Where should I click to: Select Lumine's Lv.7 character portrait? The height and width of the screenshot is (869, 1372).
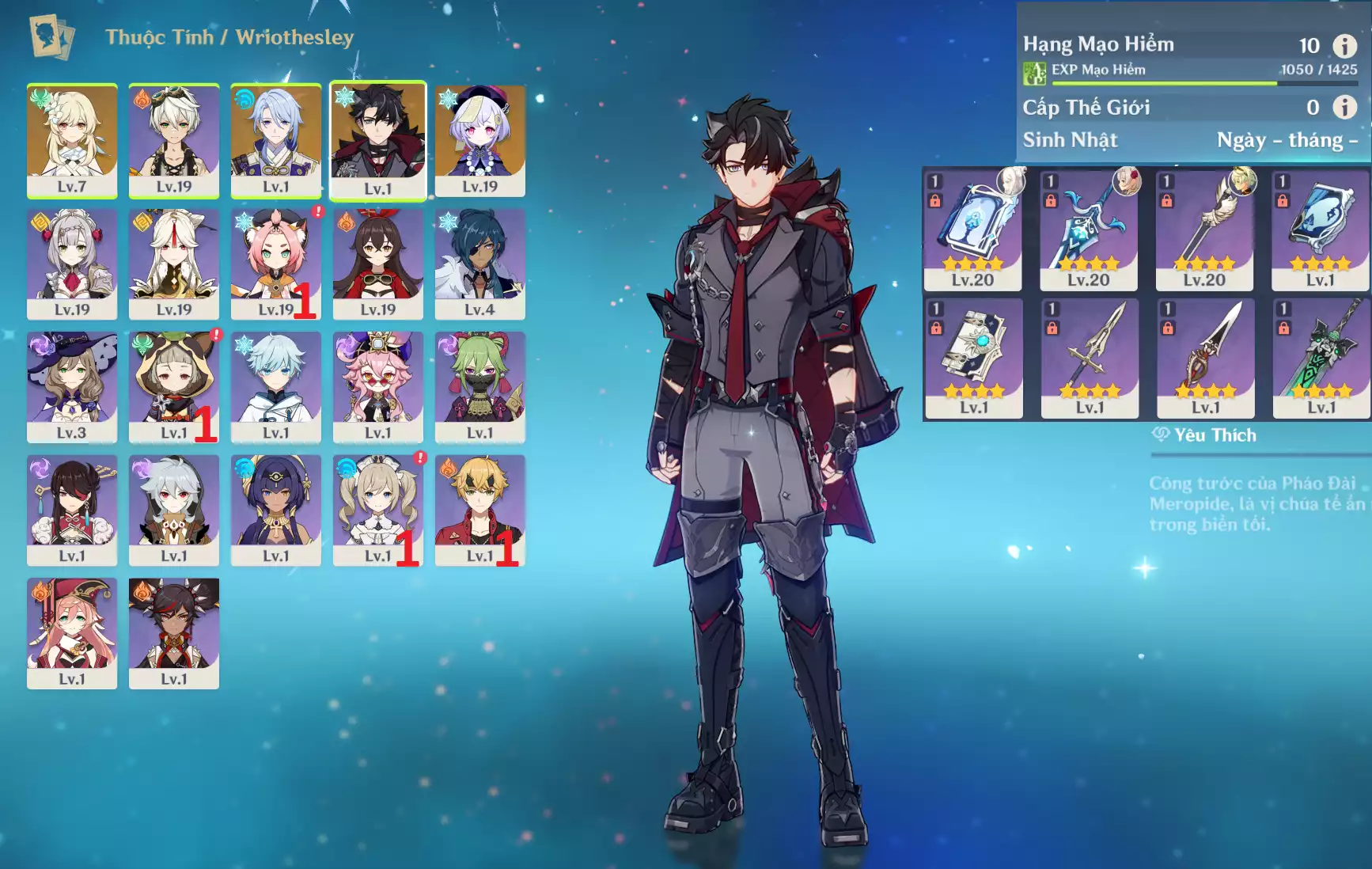pyautogui.click(x=72, y=140)
